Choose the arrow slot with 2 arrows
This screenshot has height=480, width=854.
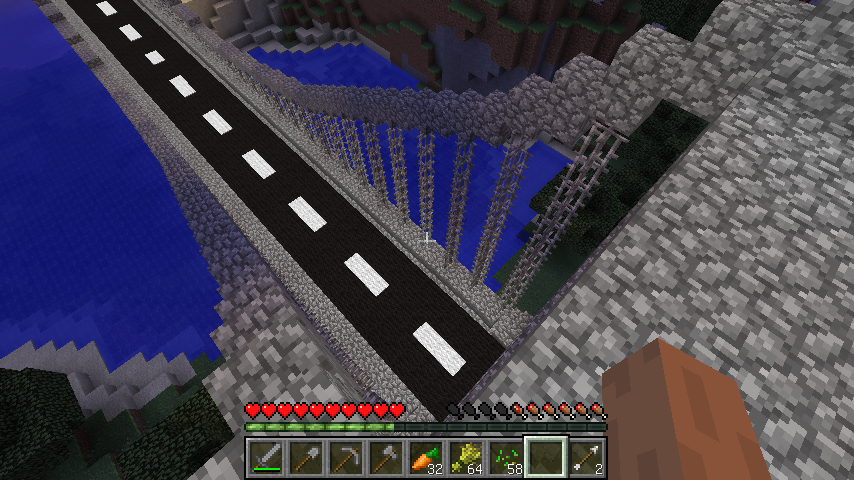tap(586, 458)
